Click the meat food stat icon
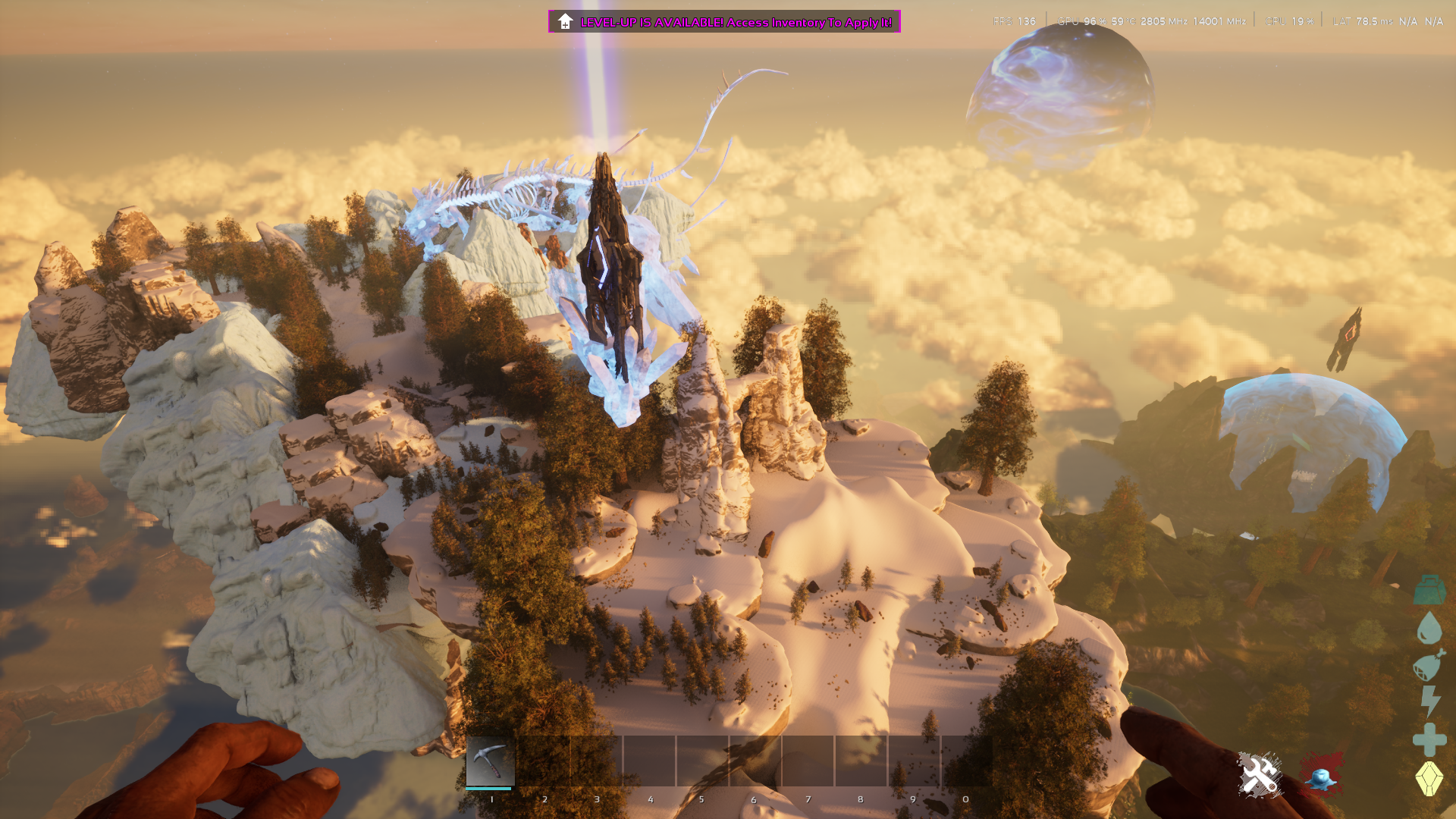Viewport: 1456px width, 819px height. coord(1429,665)
